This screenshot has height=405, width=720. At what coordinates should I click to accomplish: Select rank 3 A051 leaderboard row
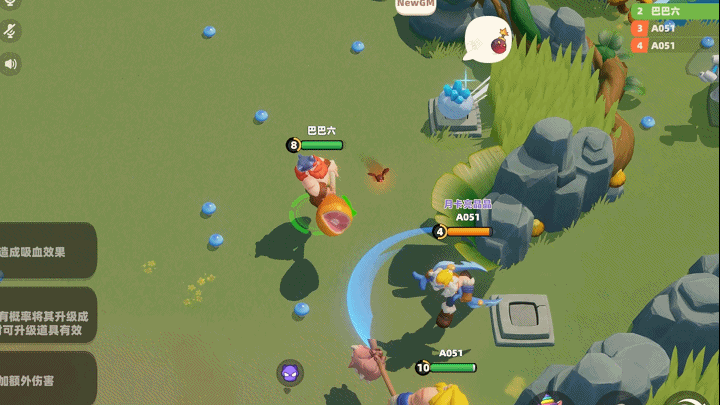(672, 28)
